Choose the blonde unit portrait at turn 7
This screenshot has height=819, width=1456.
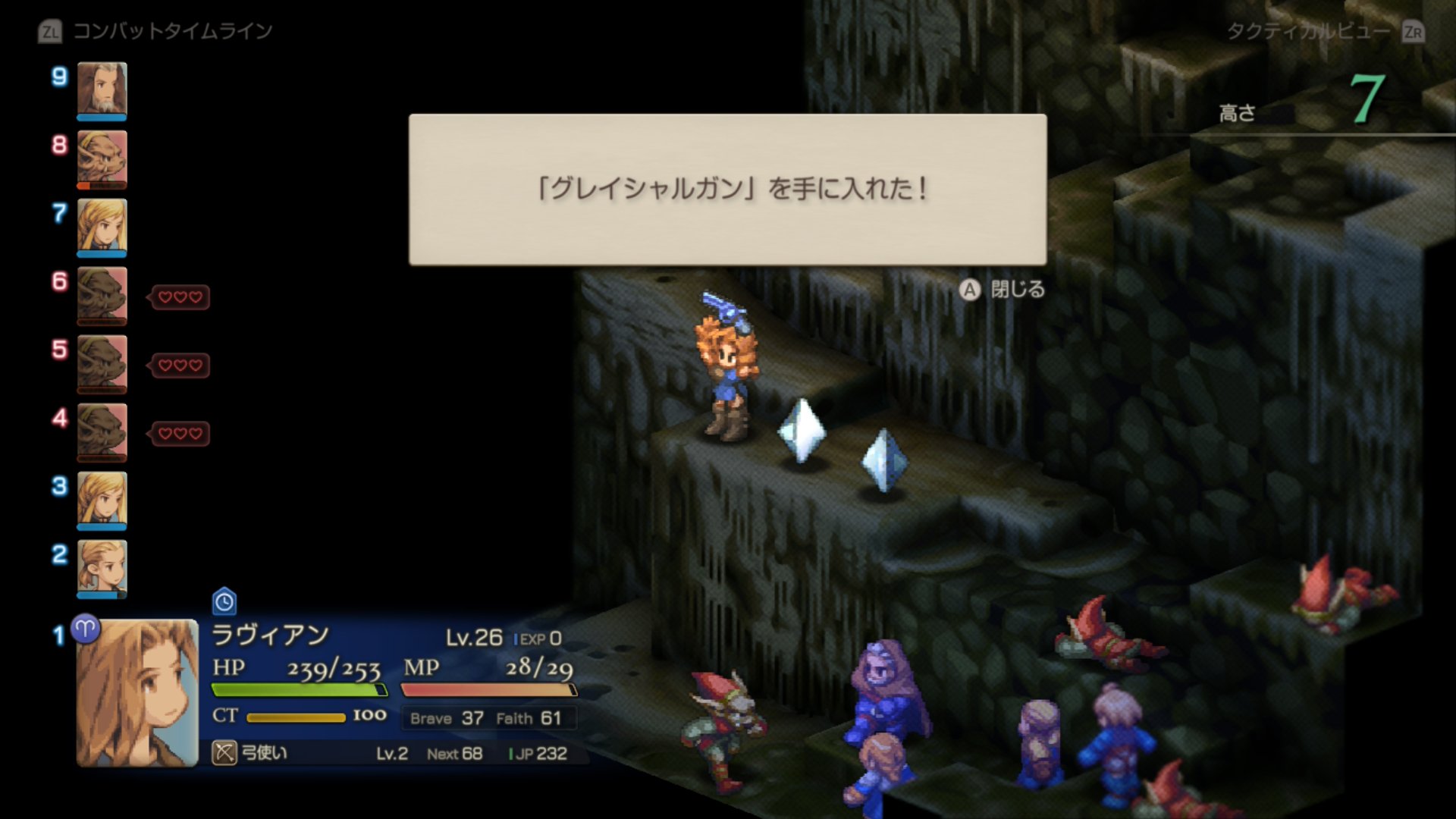(102, 226)
